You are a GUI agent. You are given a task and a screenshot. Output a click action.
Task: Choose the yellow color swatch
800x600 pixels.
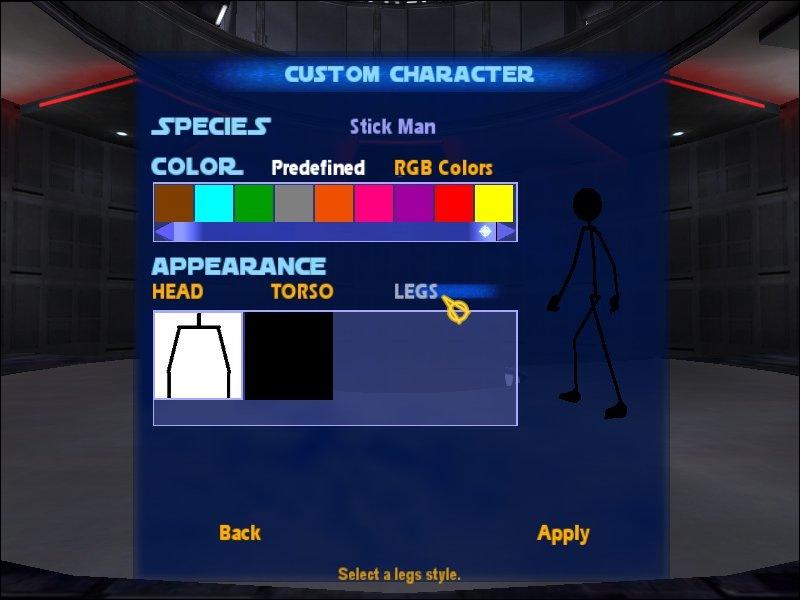(x=494, y=203)
